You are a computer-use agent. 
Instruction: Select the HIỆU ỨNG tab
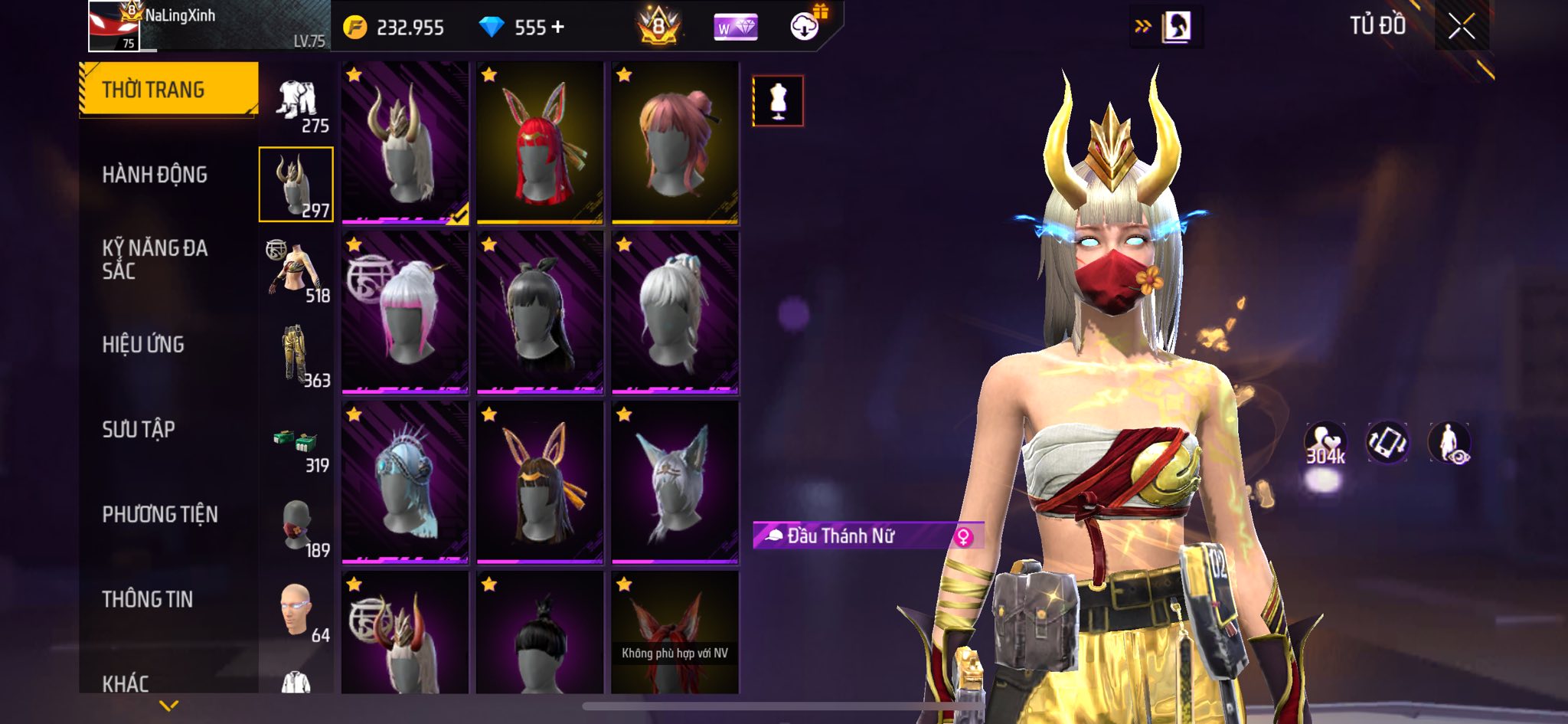143,345
